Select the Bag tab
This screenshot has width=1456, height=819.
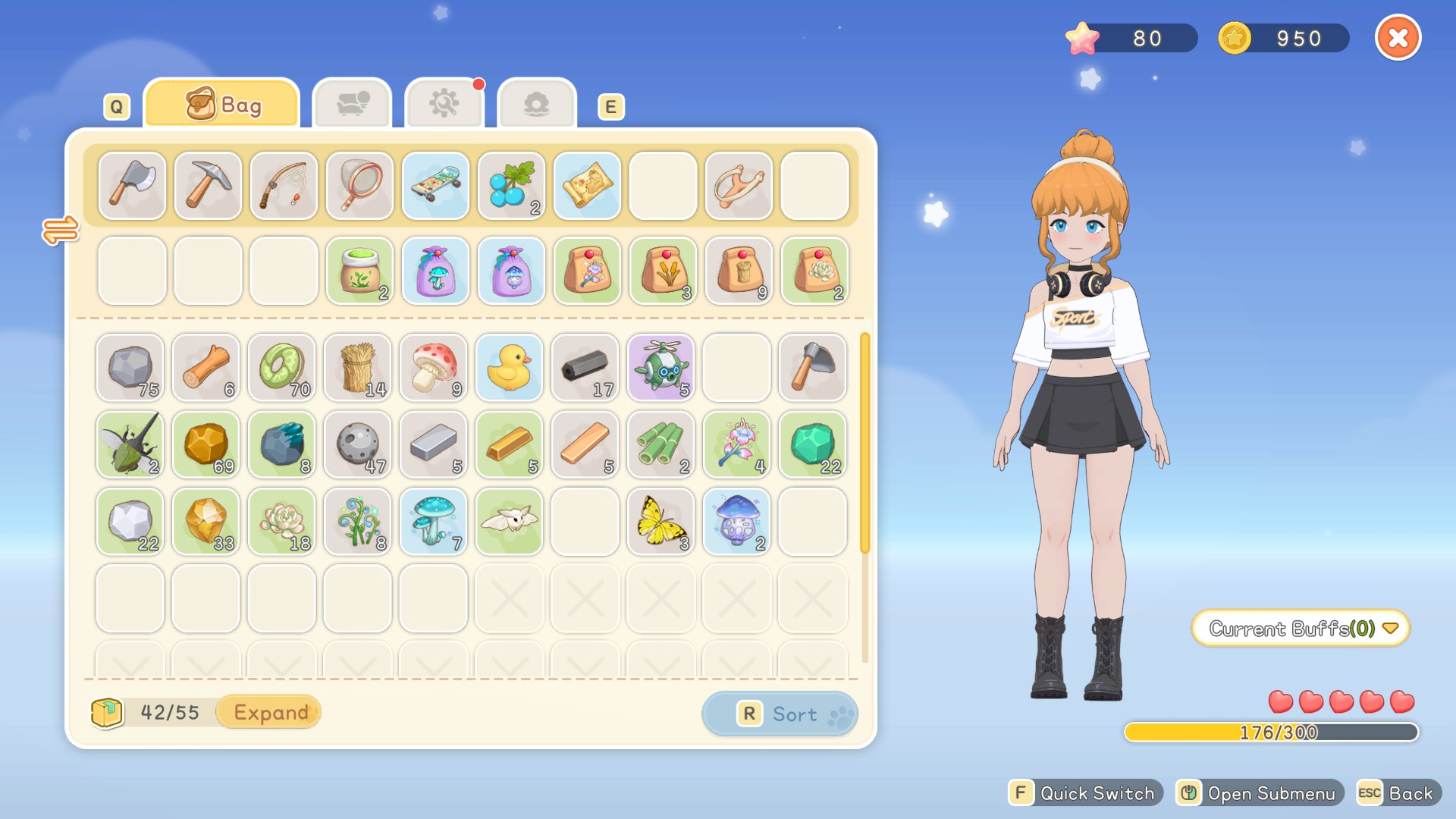(x=222, y=104)
